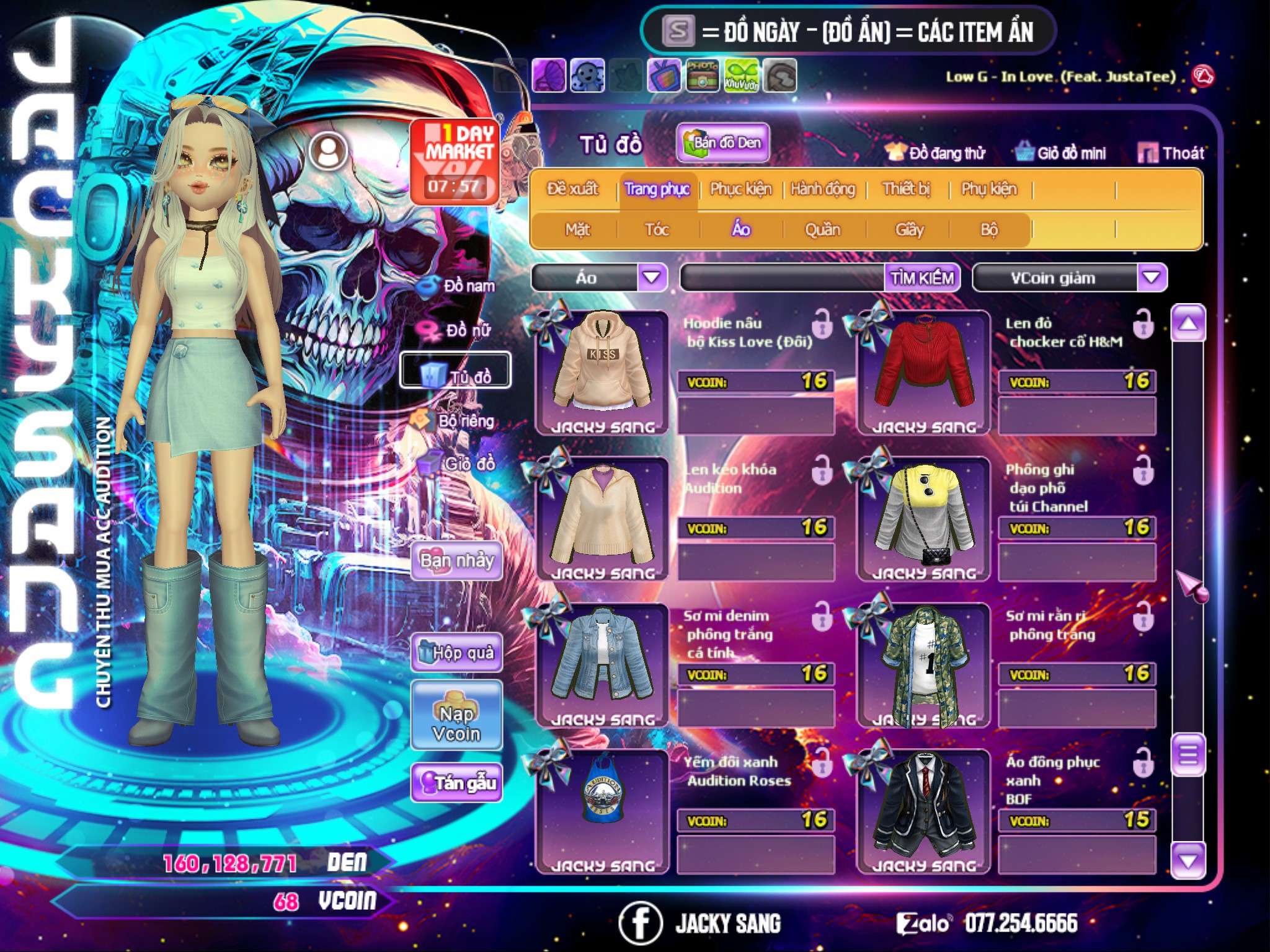Select the Giầy subcategory
The width and height of the screenshot is (1270, 952).
[x=909, y=230]
